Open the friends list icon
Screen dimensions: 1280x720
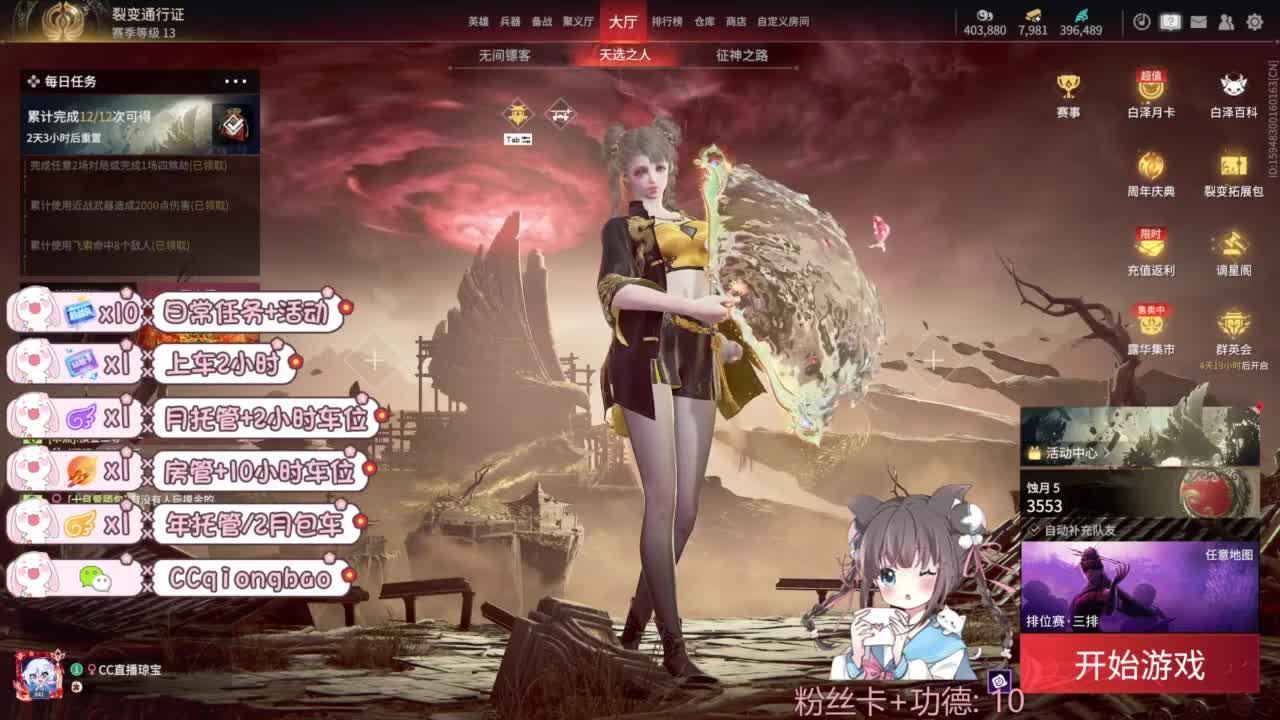coord(1227,22)
